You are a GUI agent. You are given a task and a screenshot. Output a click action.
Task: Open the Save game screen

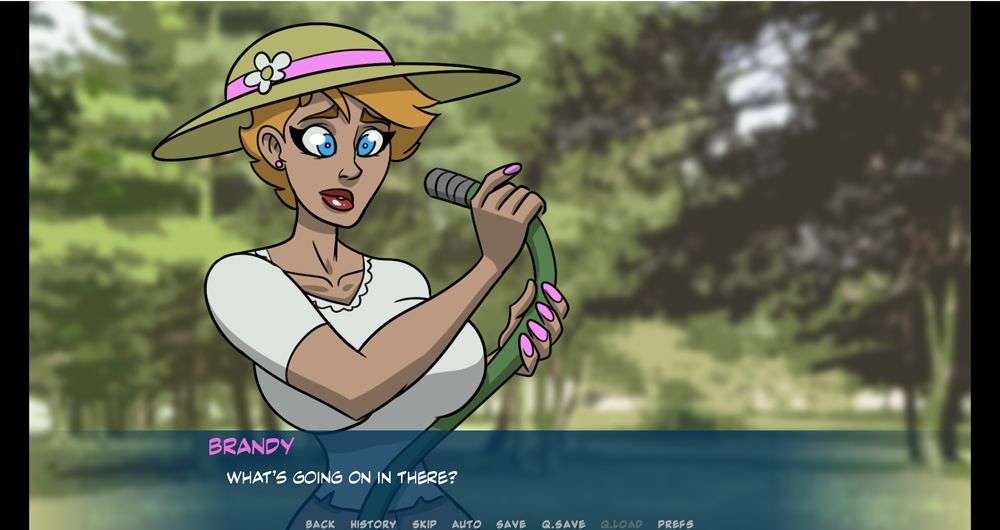point(510,524)
